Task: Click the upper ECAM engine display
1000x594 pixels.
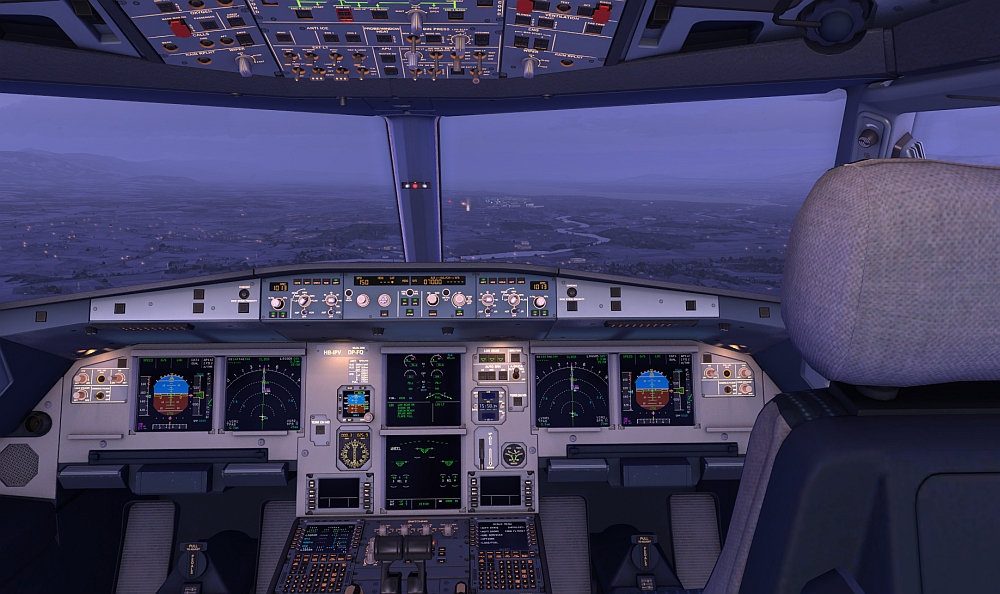Action: [424, 389]
